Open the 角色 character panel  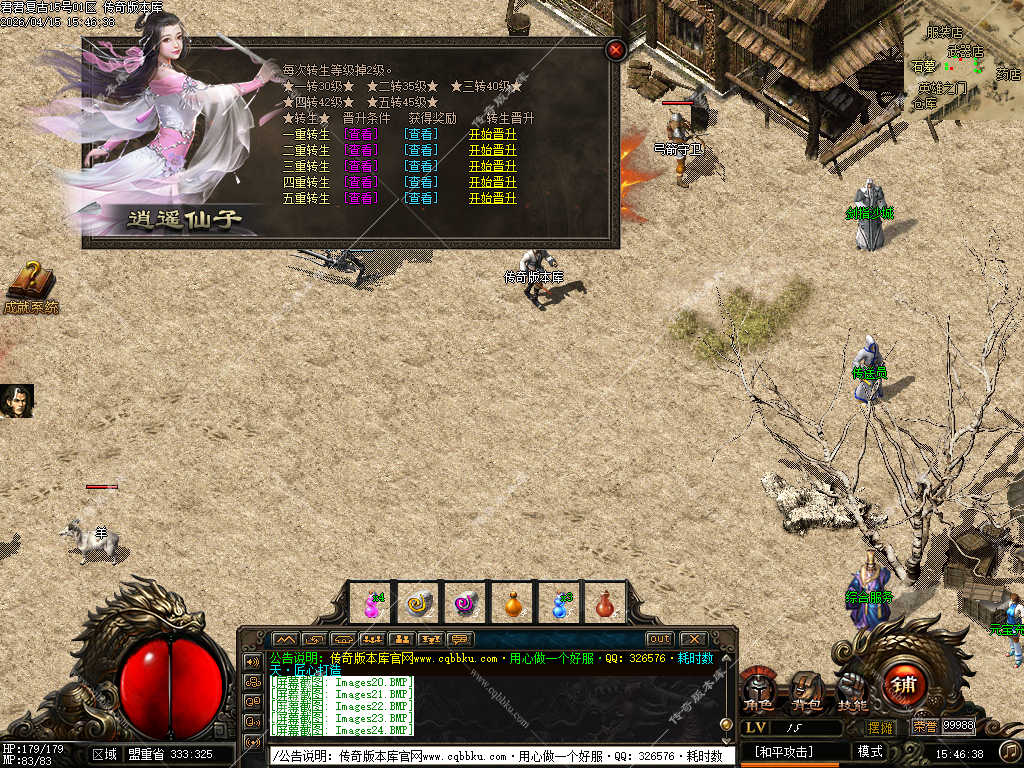[758, 690]
